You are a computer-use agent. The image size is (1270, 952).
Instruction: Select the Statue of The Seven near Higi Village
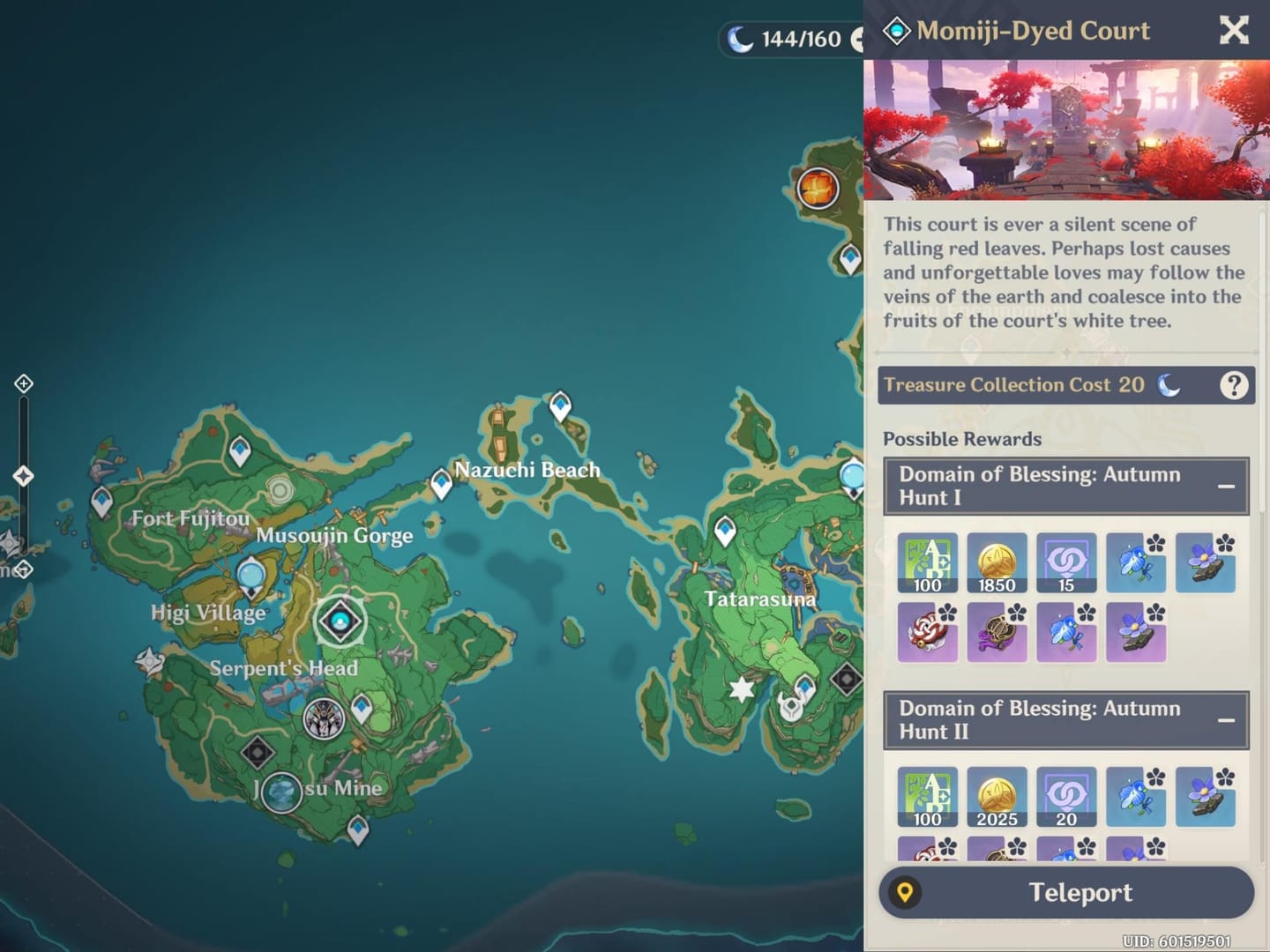(251, 576)
